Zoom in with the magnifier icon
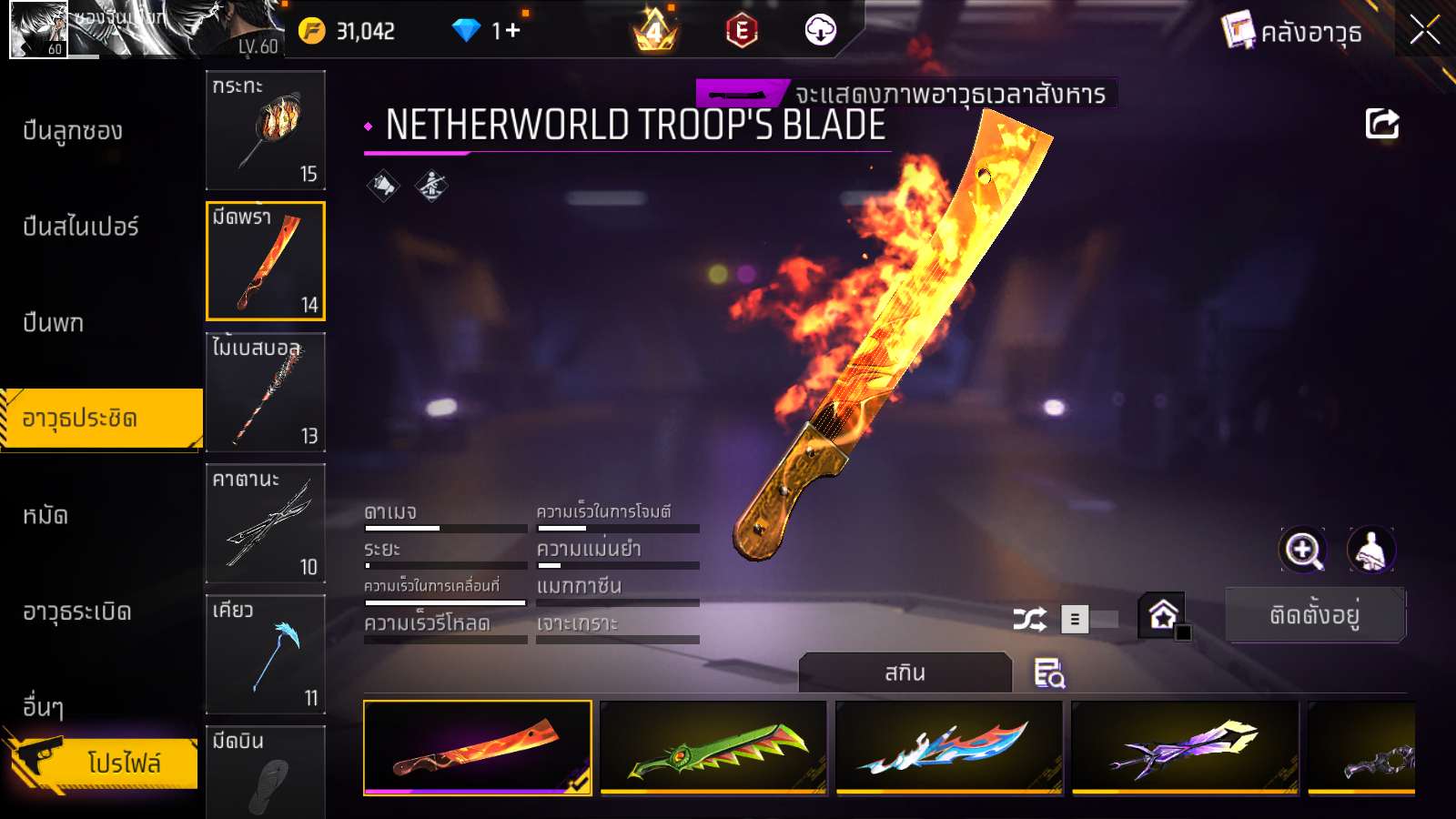 1302,550
